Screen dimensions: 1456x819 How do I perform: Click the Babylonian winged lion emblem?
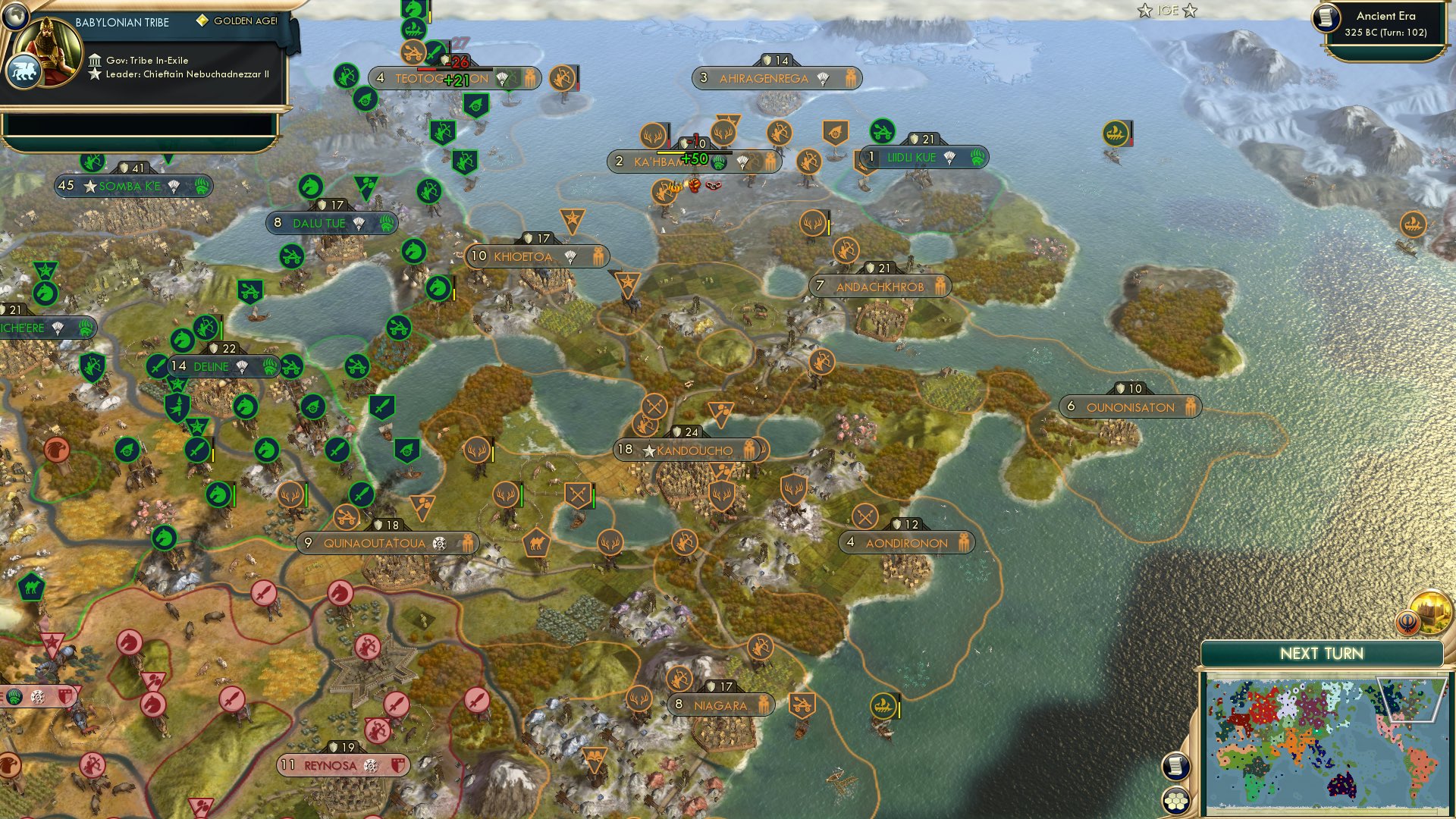coord(25,68)
